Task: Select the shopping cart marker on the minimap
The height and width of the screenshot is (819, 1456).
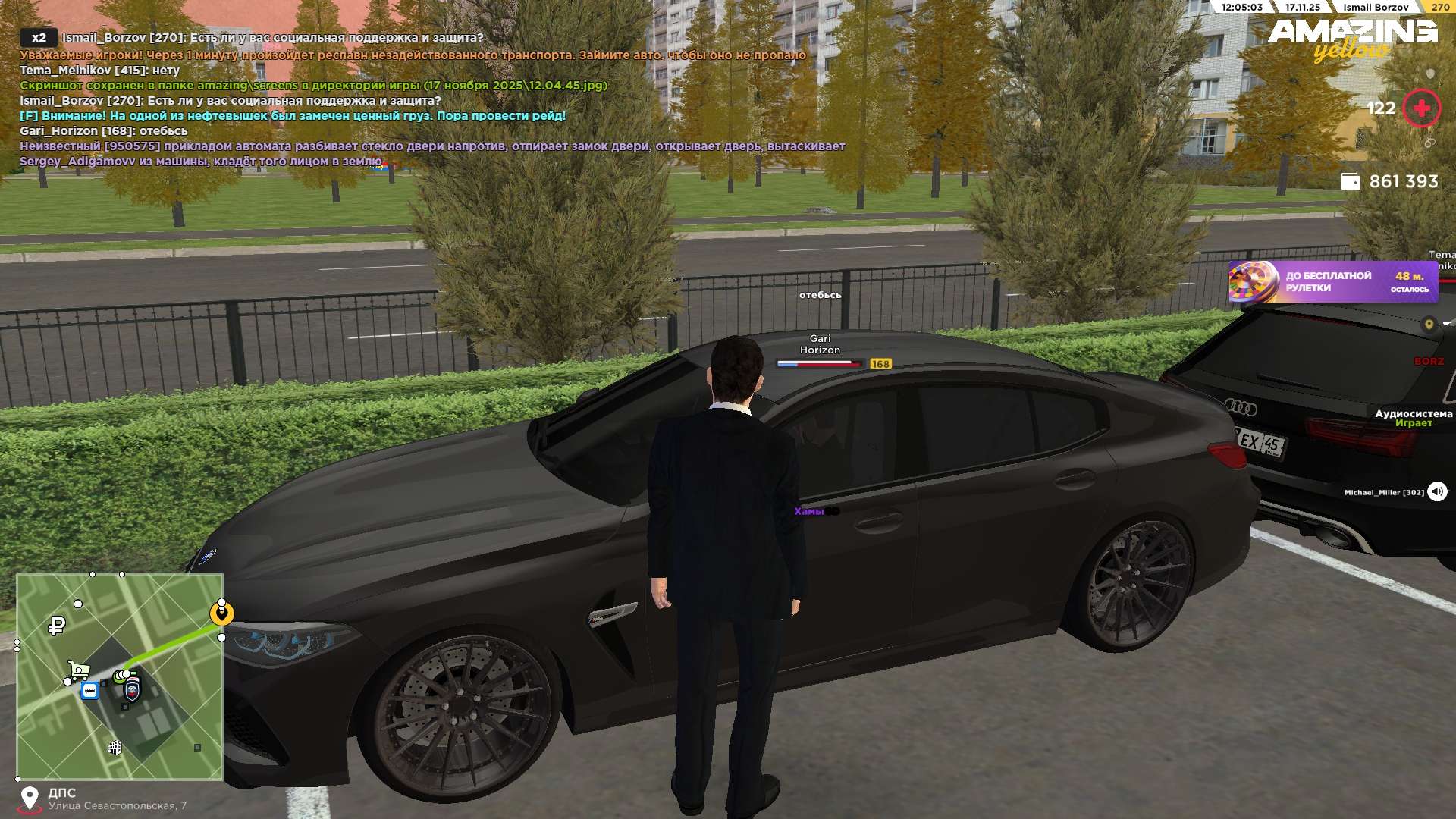Action: 78,670
